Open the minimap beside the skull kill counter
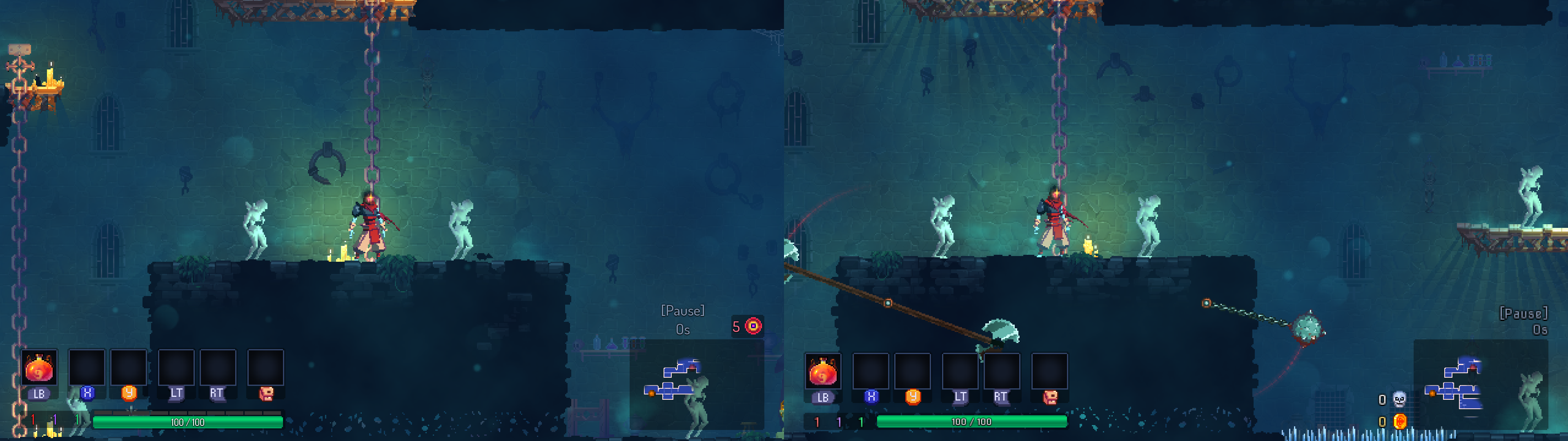The image size is (1568, 441). (1460, 384)
